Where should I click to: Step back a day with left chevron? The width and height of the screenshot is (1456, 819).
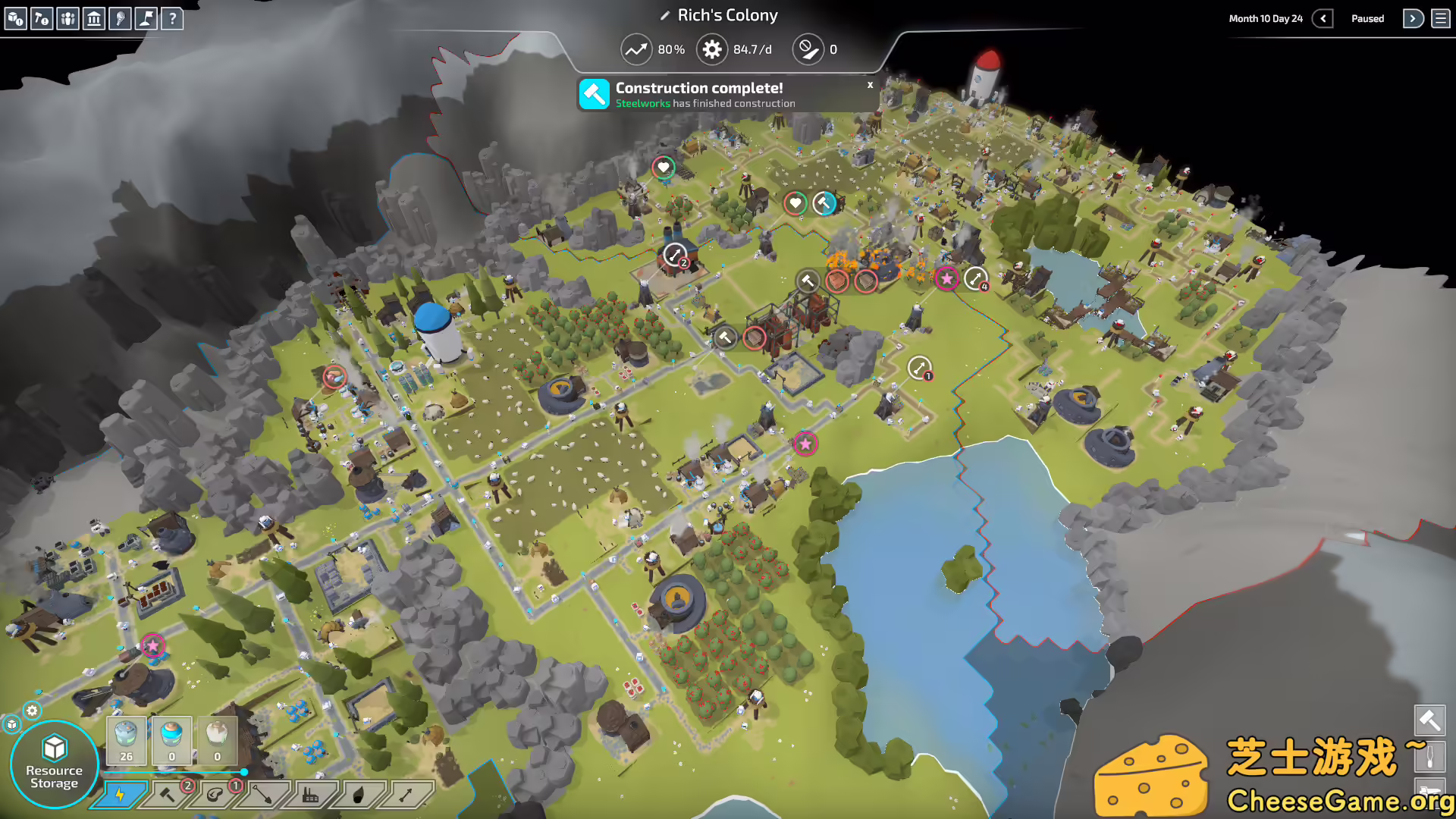coord(1324,18)
